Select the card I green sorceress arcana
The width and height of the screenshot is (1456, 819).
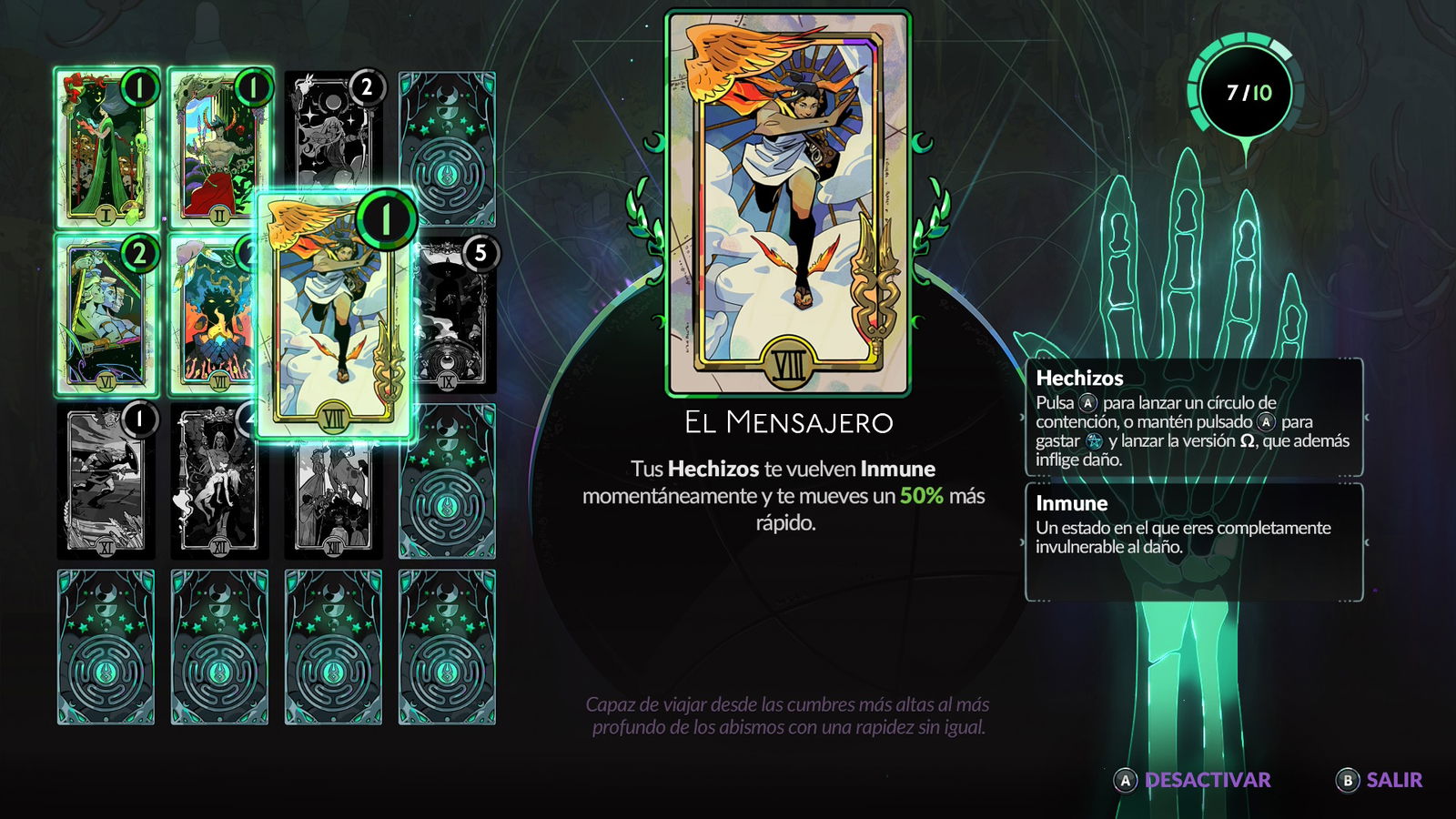(x=106, y=147)
